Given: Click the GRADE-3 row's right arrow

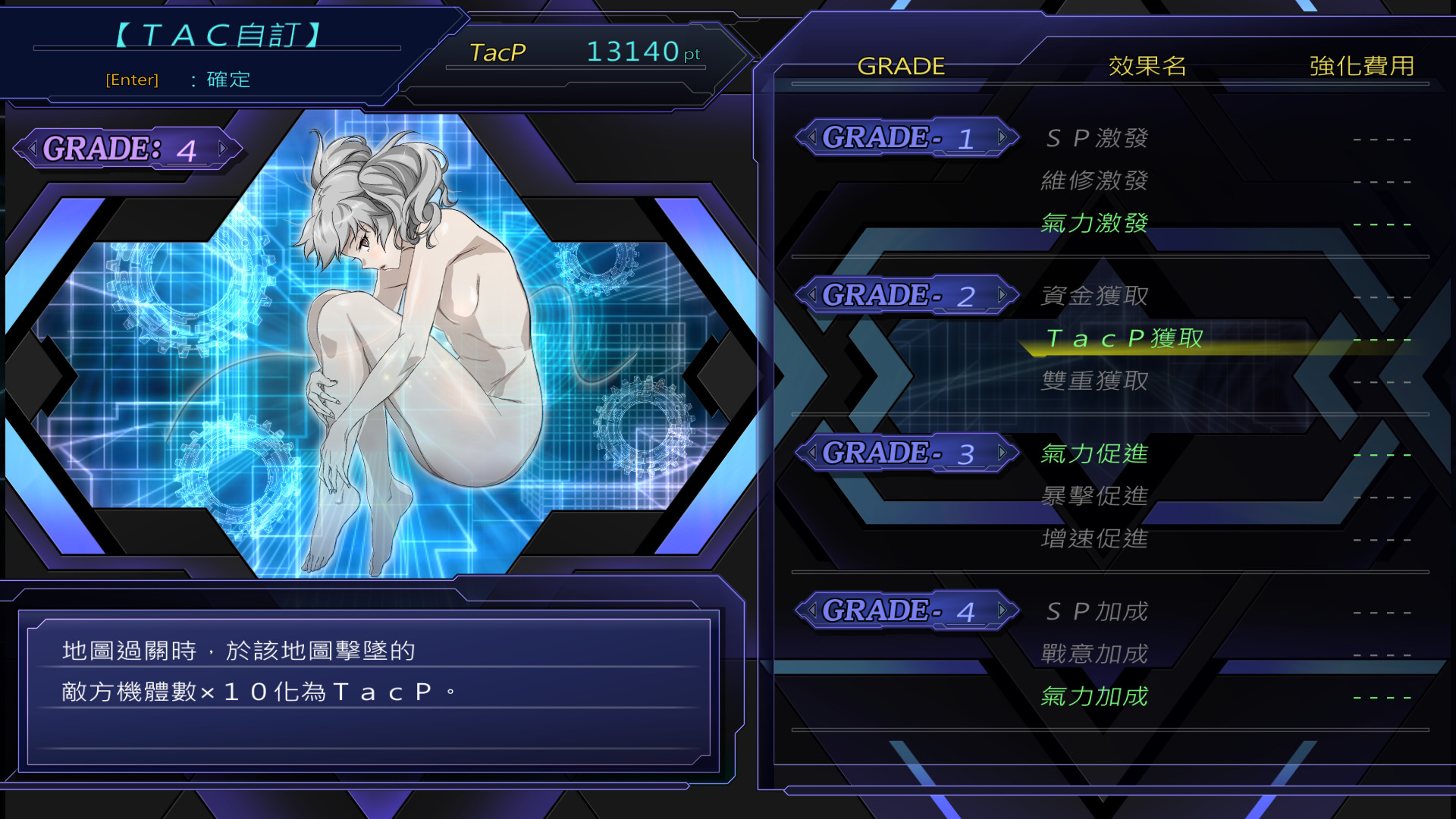Looking at the screenshot, I should point(1003,453).
